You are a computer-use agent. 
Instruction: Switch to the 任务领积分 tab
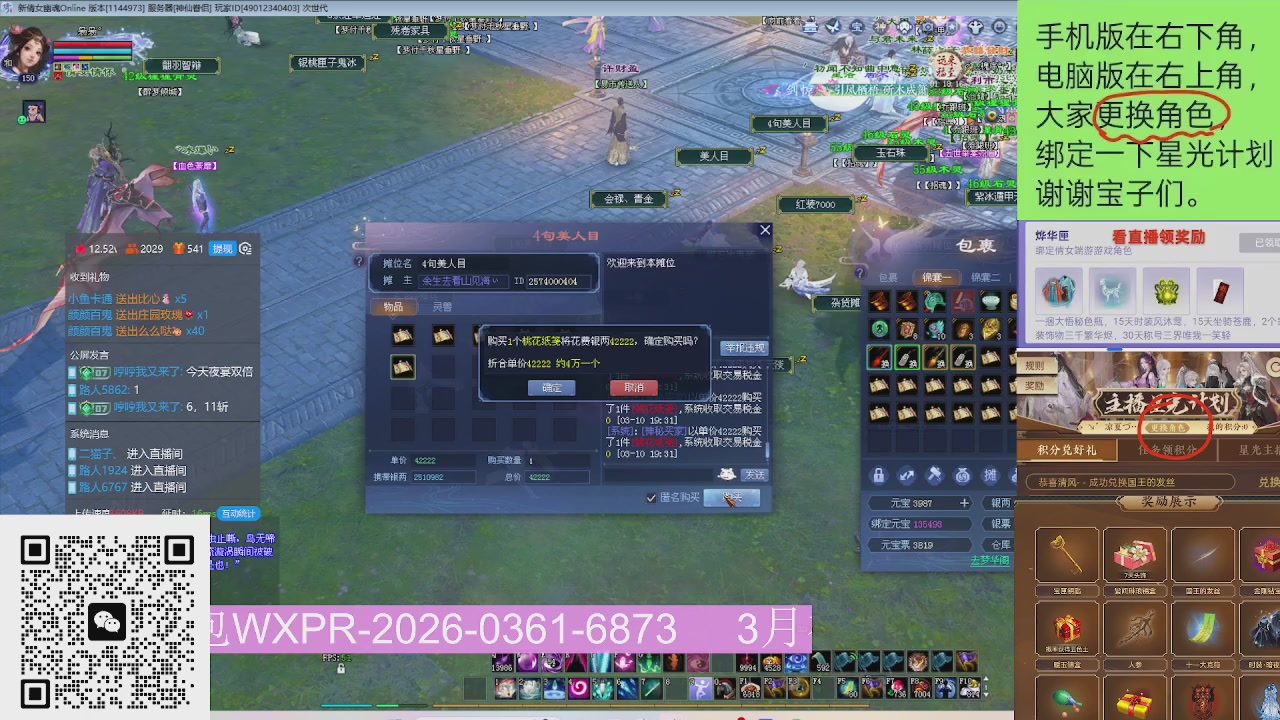[x=1168, y=450]
